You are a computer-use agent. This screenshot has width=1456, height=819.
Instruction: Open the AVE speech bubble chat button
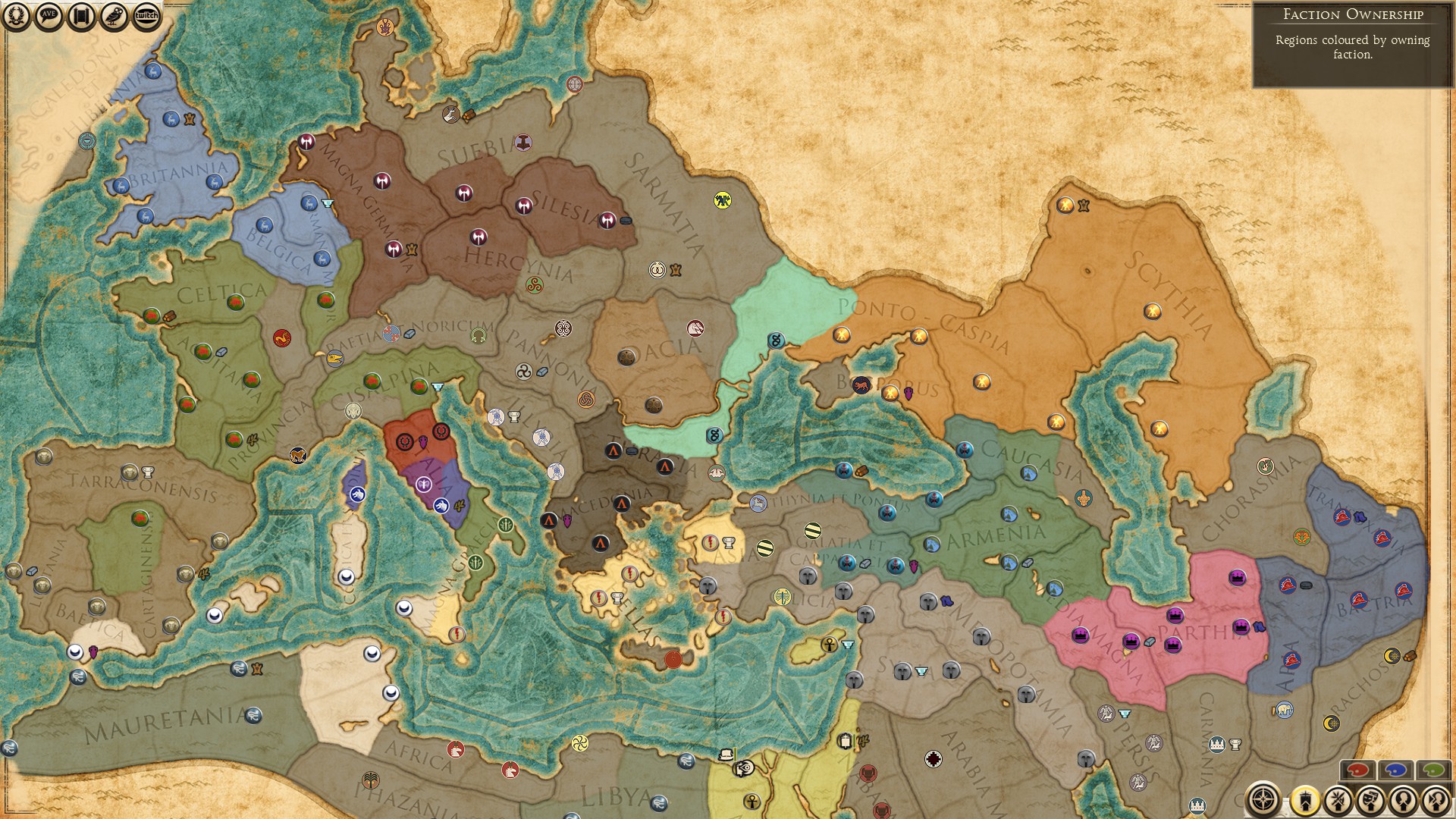point(49,17)
